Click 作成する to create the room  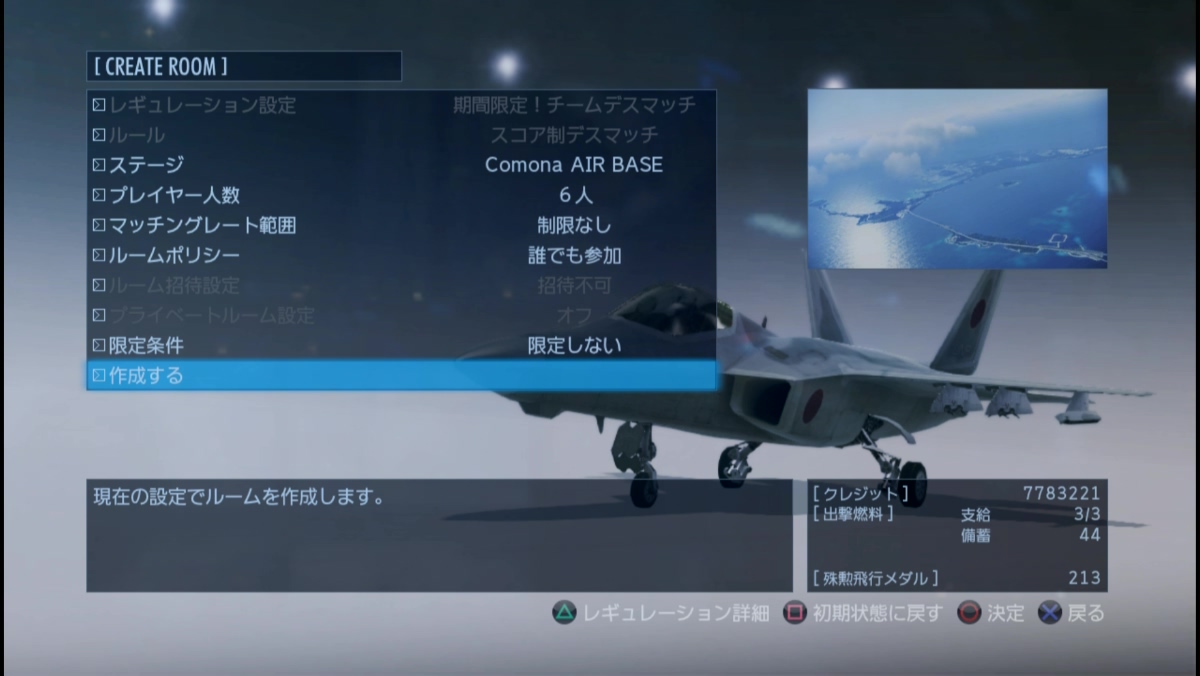point(400,376)
